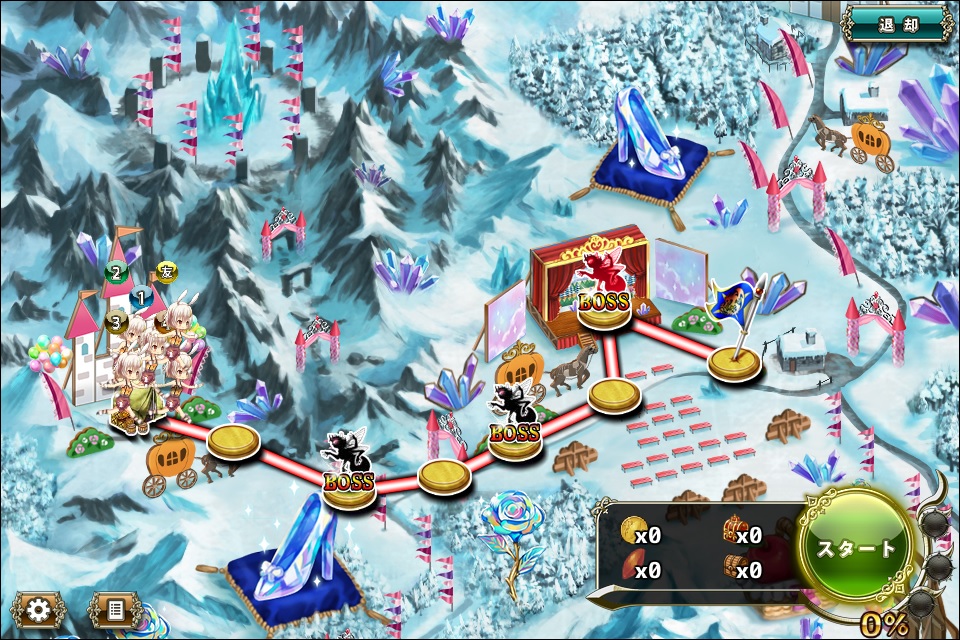Choose the 退却 retreat button
The height and width of the screenshot is (640, 960).
coord(897,23)
